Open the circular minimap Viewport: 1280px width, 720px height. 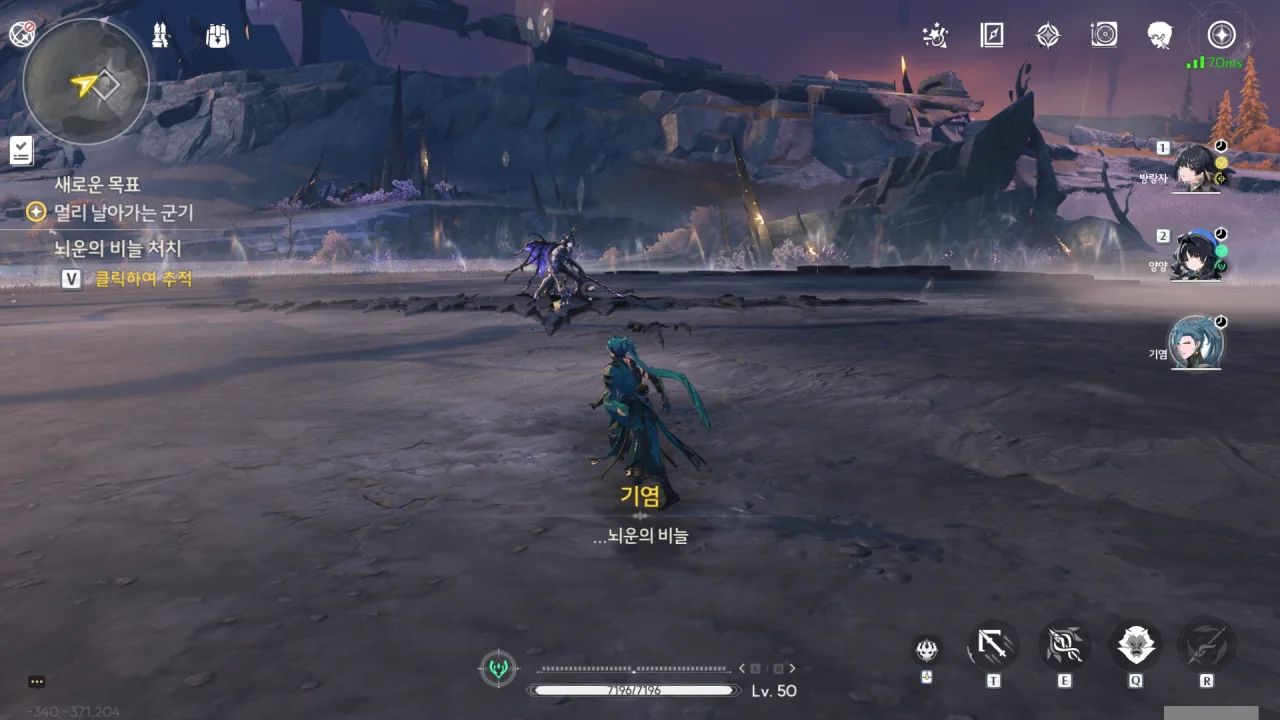point(85,82)
